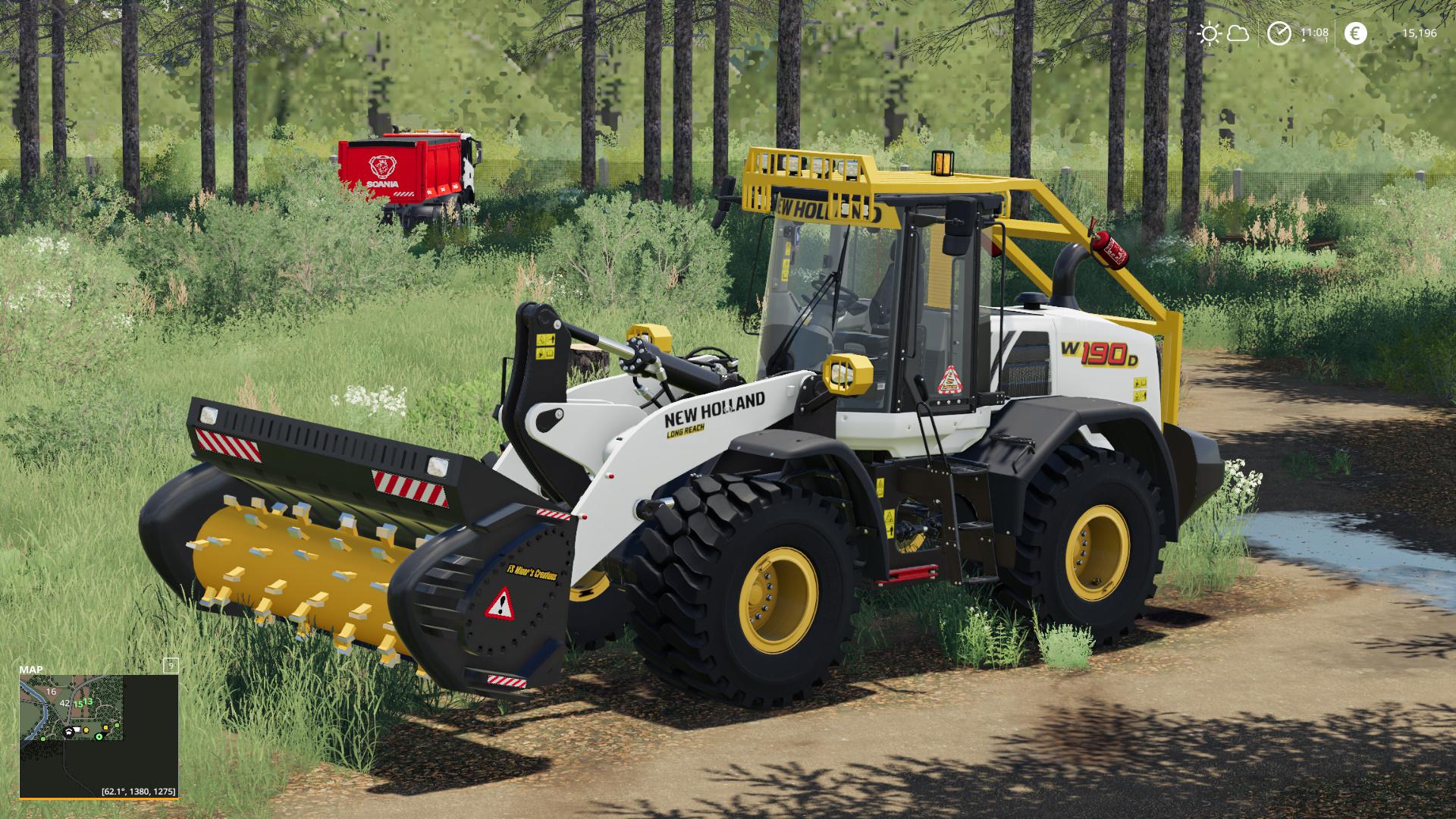Click the cloud weather forecast icon
This screenshot has width=1456, height=819.
click(1238, 33)
